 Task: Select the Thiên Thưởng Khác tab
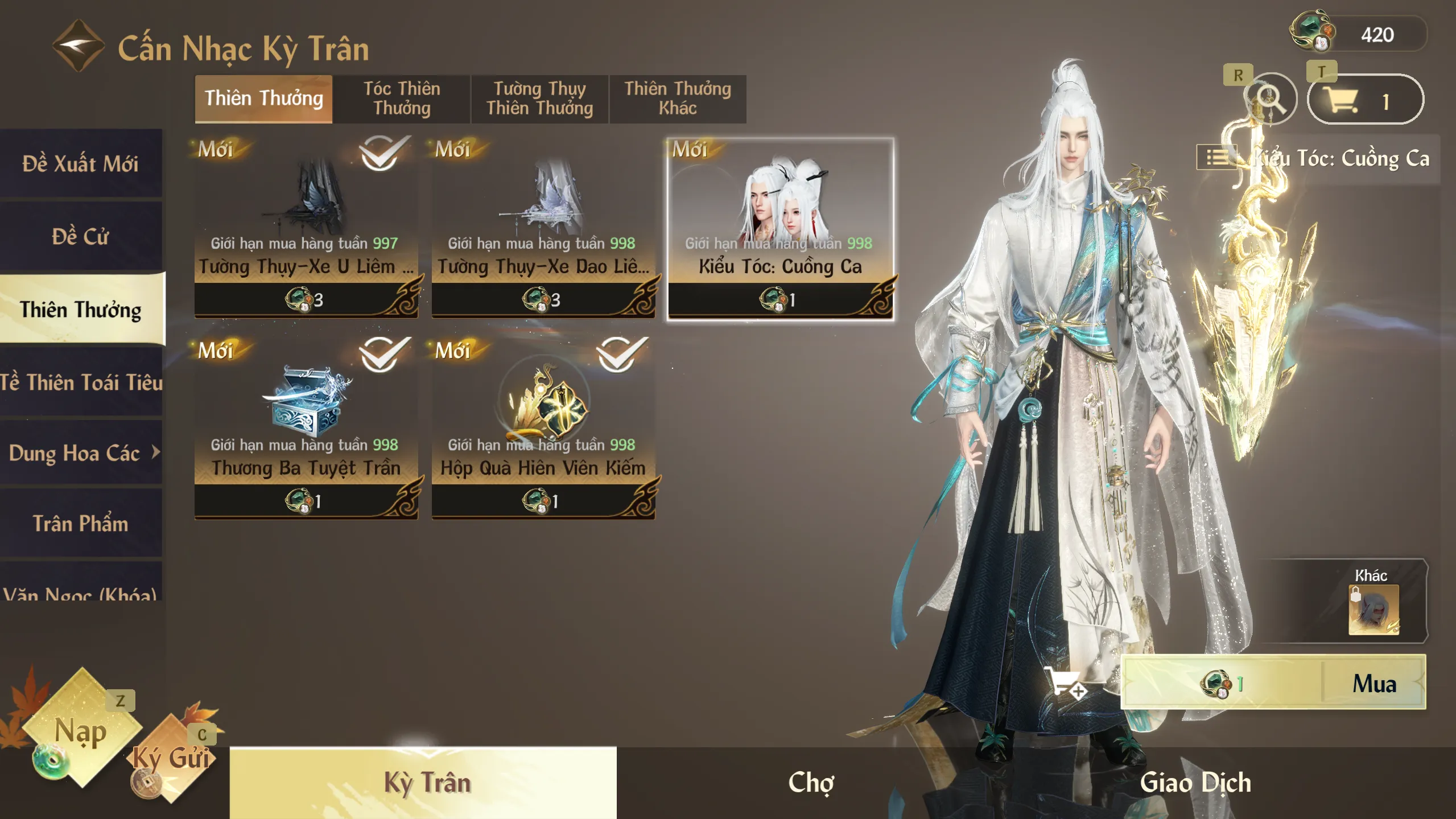tap(677, 98)
